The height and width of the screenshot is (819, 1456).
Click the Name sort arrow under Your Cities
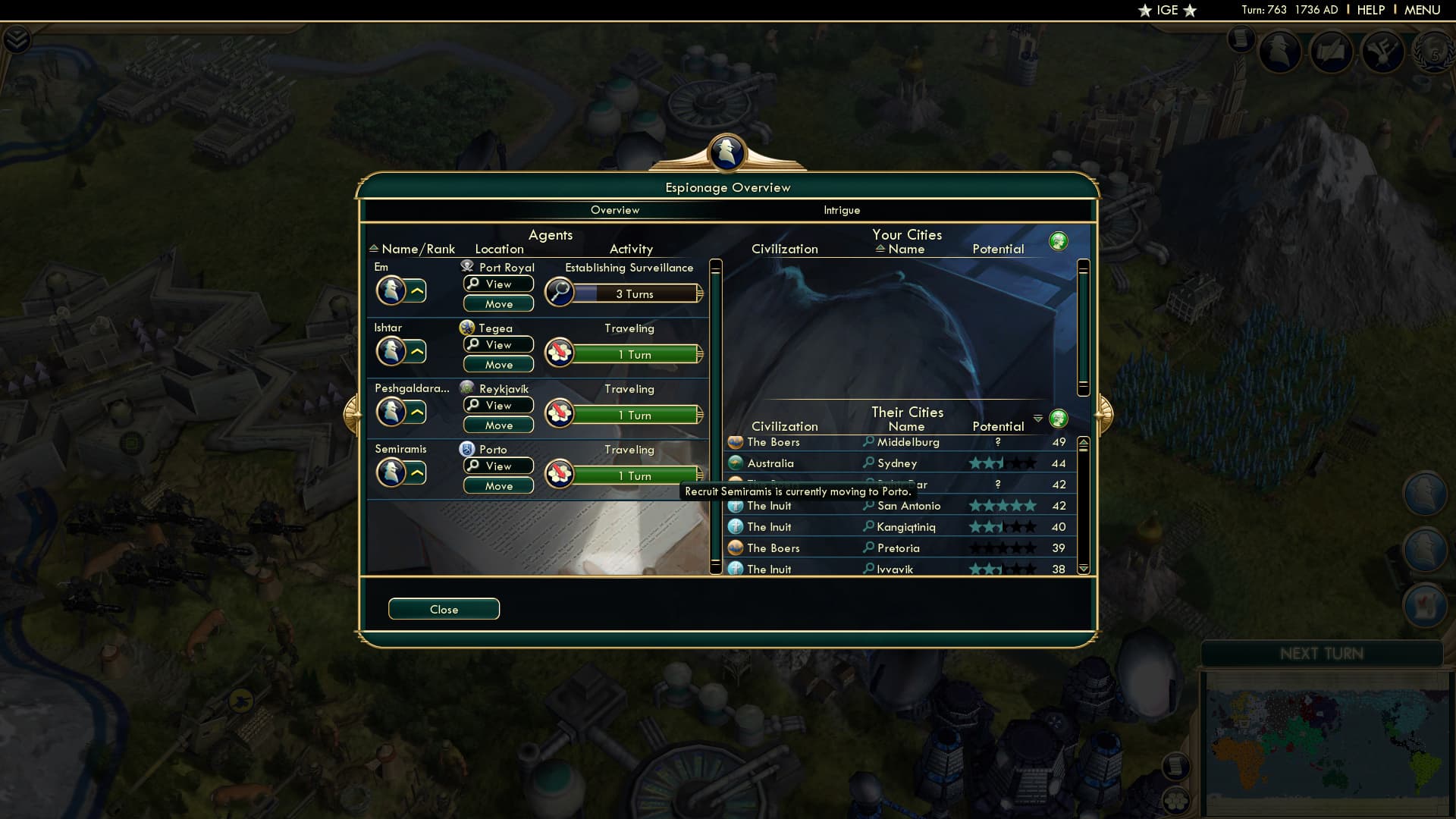click(880, 249)
